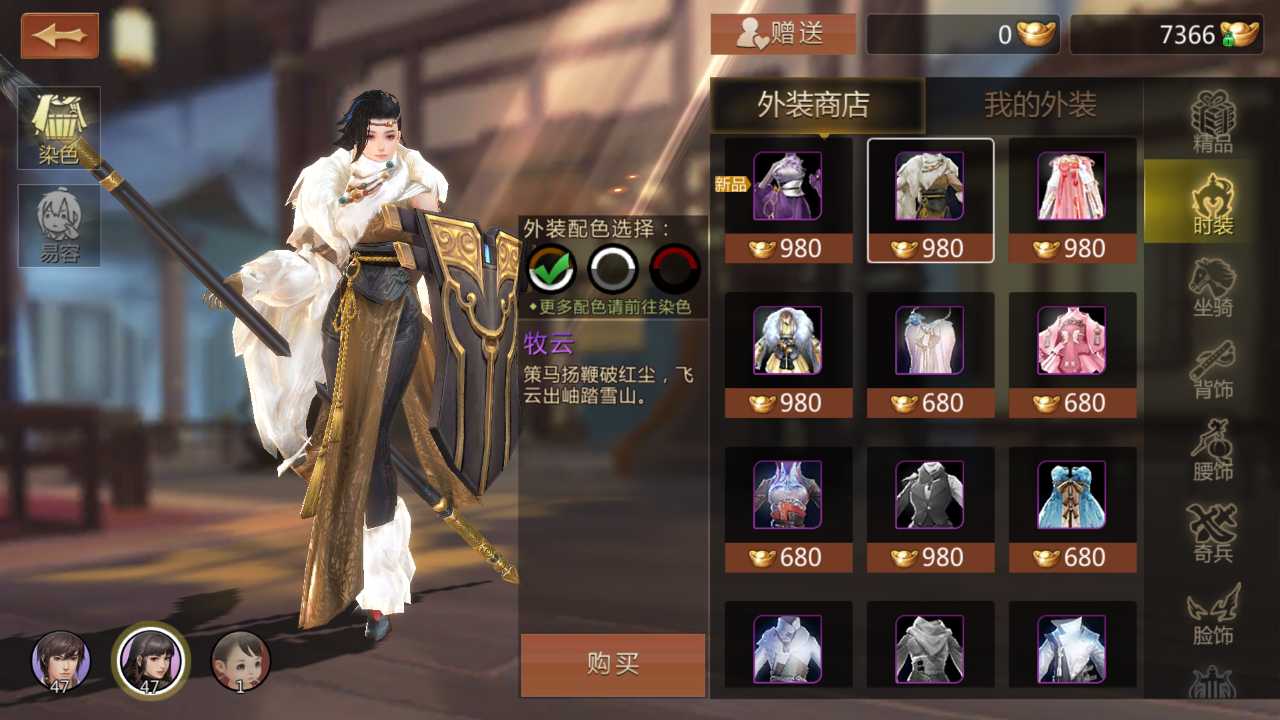Select the new purple outfit thumbnail
This screenshot has height=720, width=1280.
tap(788, 187)
